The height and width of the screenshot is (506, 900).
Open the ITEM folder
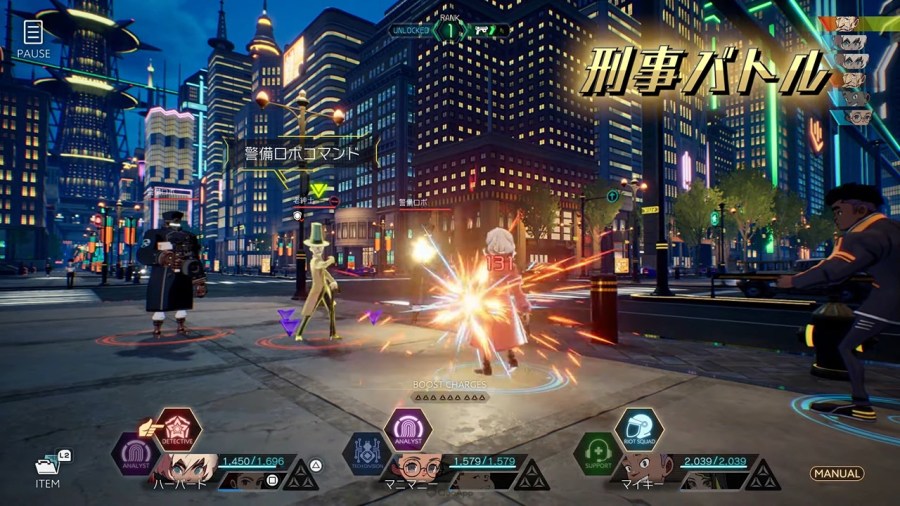[47, 468]
